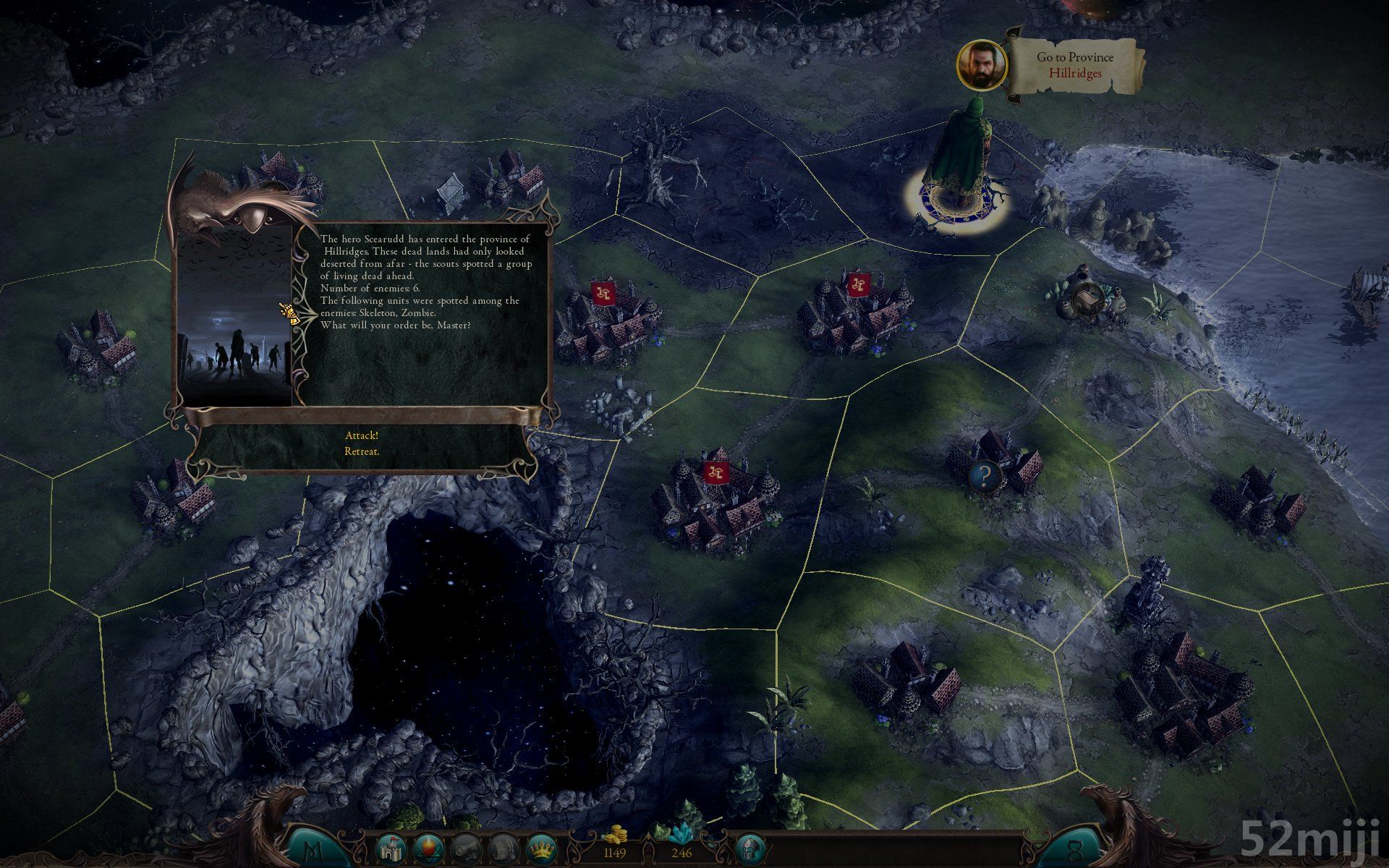Image resolution: width=1389 pixels, height=868 pixels.
Task: Click the treasure chest map marker
Action: [x=1085, y=297]
